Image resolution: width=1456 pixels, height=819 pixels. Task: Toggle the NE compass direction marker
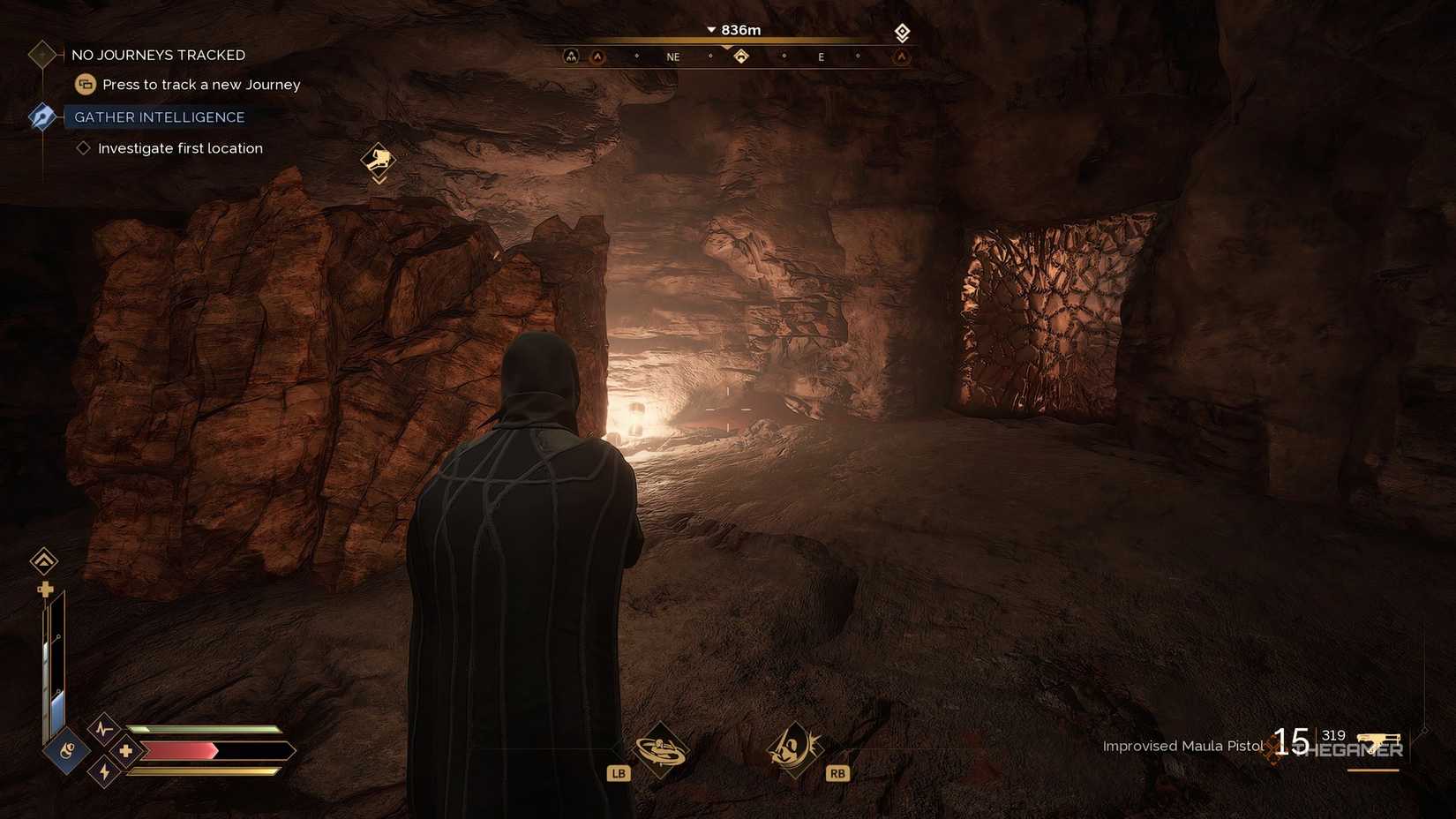(x=673, y=56)
